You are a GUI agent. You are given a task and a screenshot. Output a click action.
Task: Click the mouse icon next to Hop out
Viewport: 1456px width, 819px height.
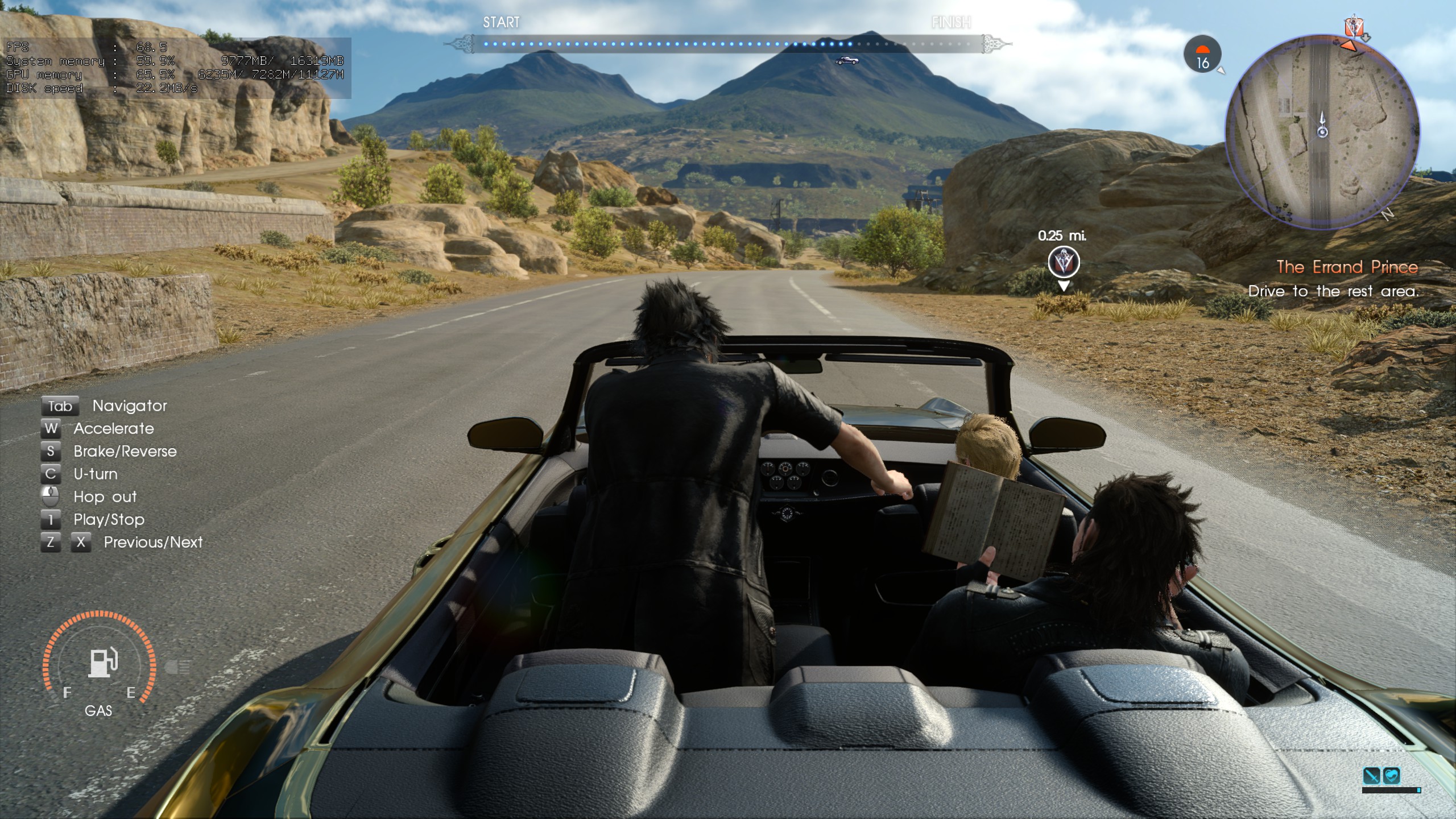(51, 497)
